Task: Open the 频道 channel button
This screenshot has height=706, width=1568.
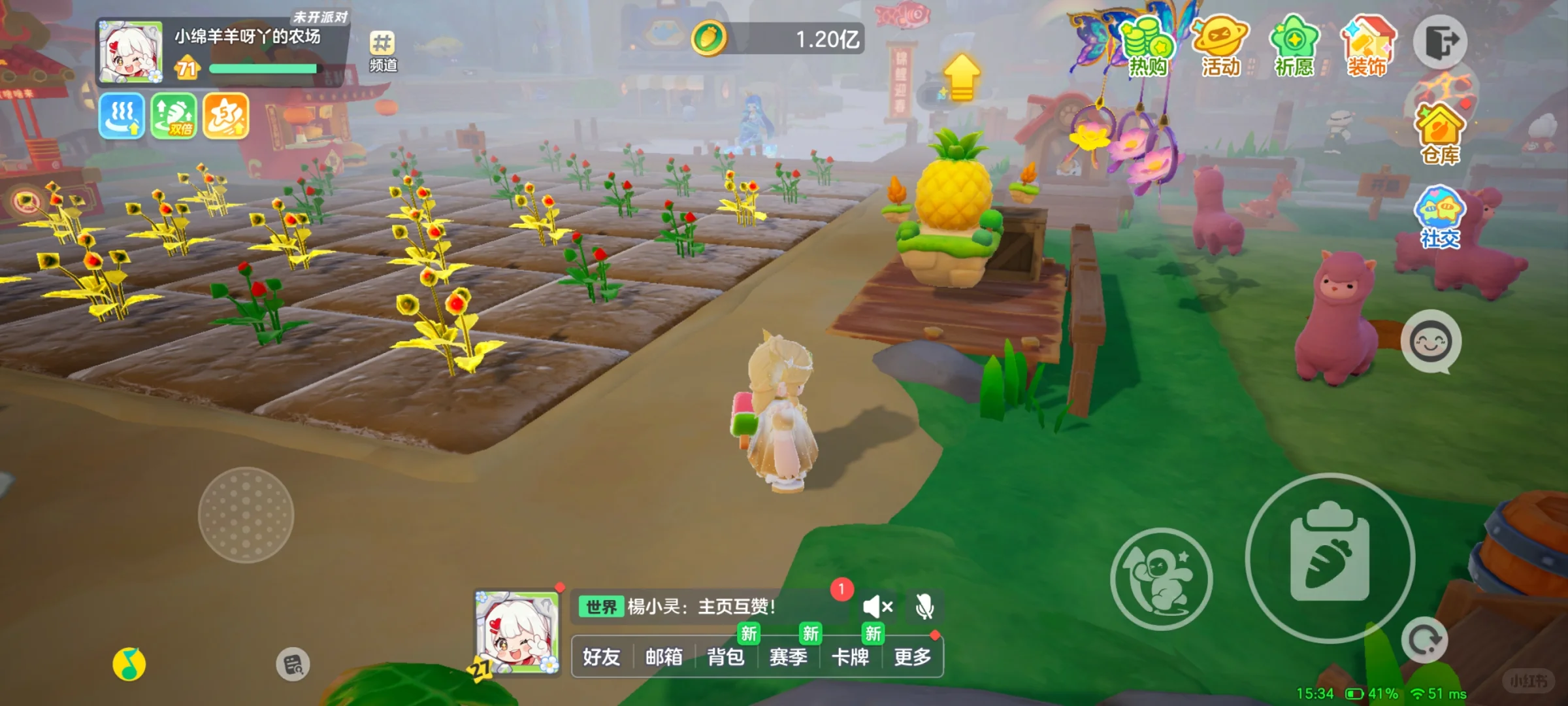Action: 383,51
